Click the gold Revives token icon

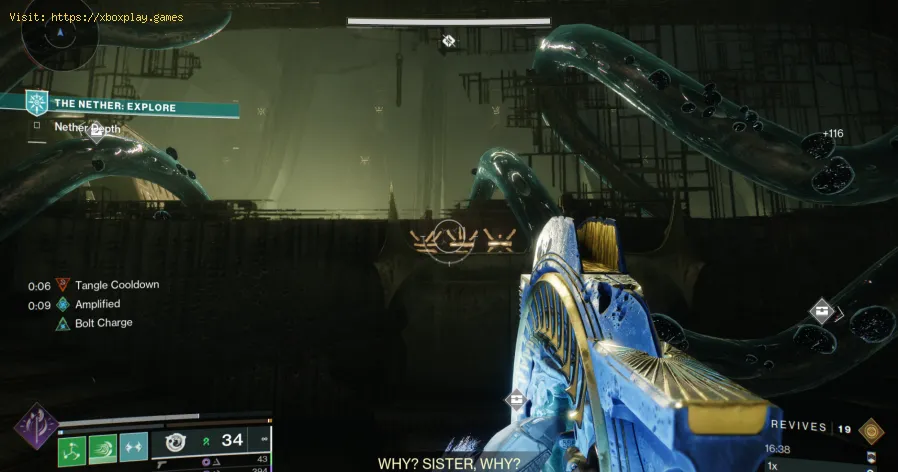point(871,430)
